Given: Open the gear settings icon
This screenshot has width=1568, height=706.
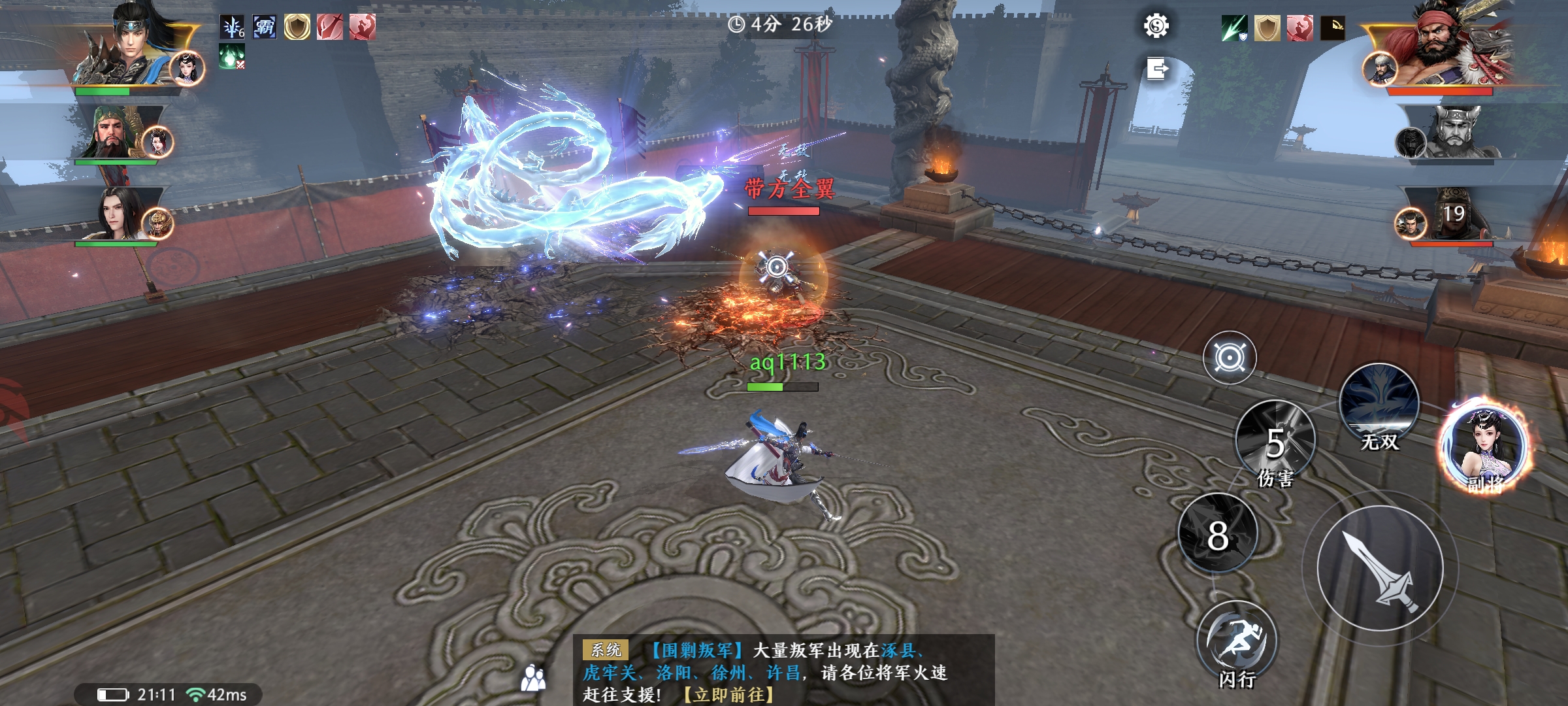Looking at the screenshot, I should (1156, 26).
